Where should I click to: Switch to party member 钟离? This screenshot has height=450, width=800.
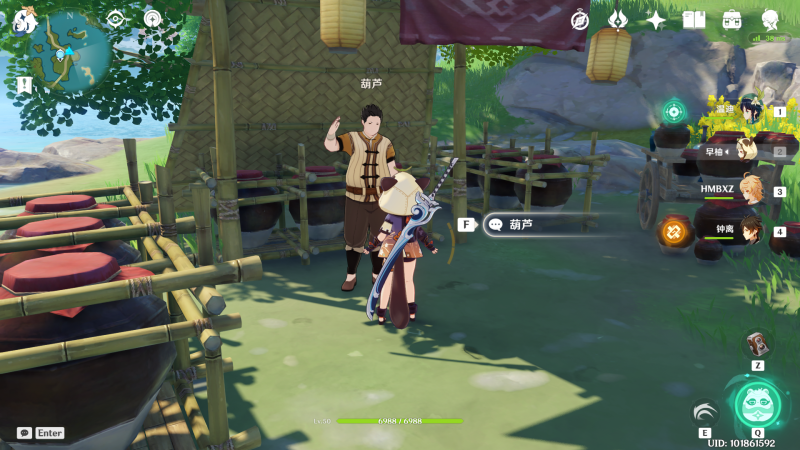click(751, 231)
